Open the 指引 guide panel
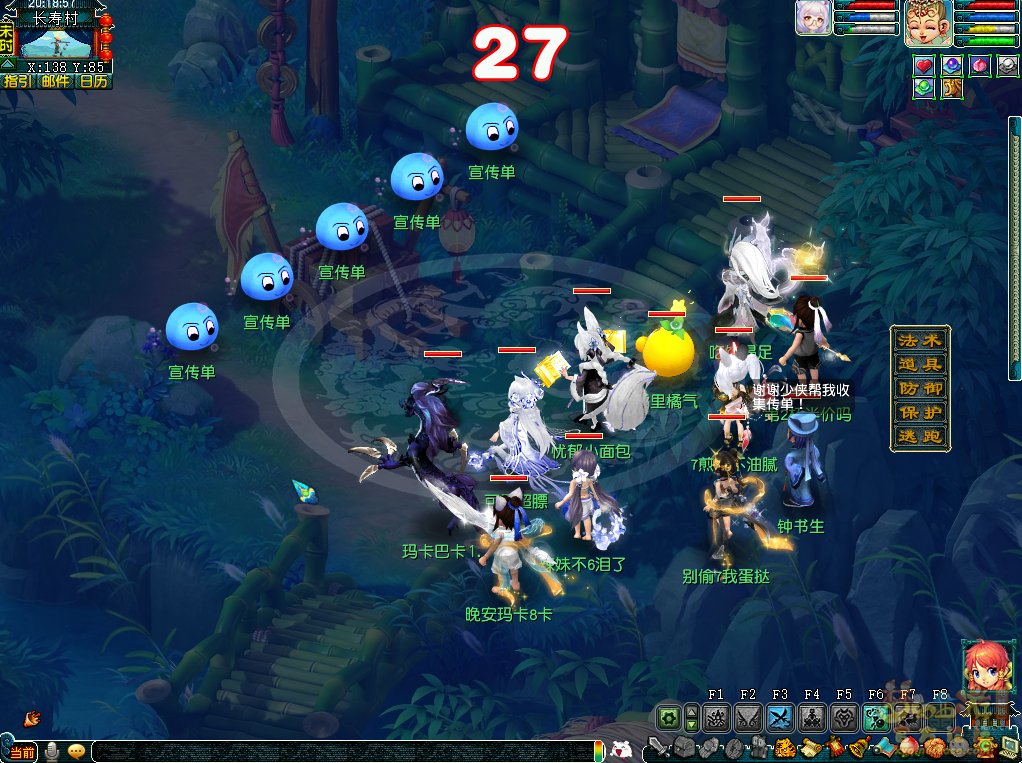 17,81
